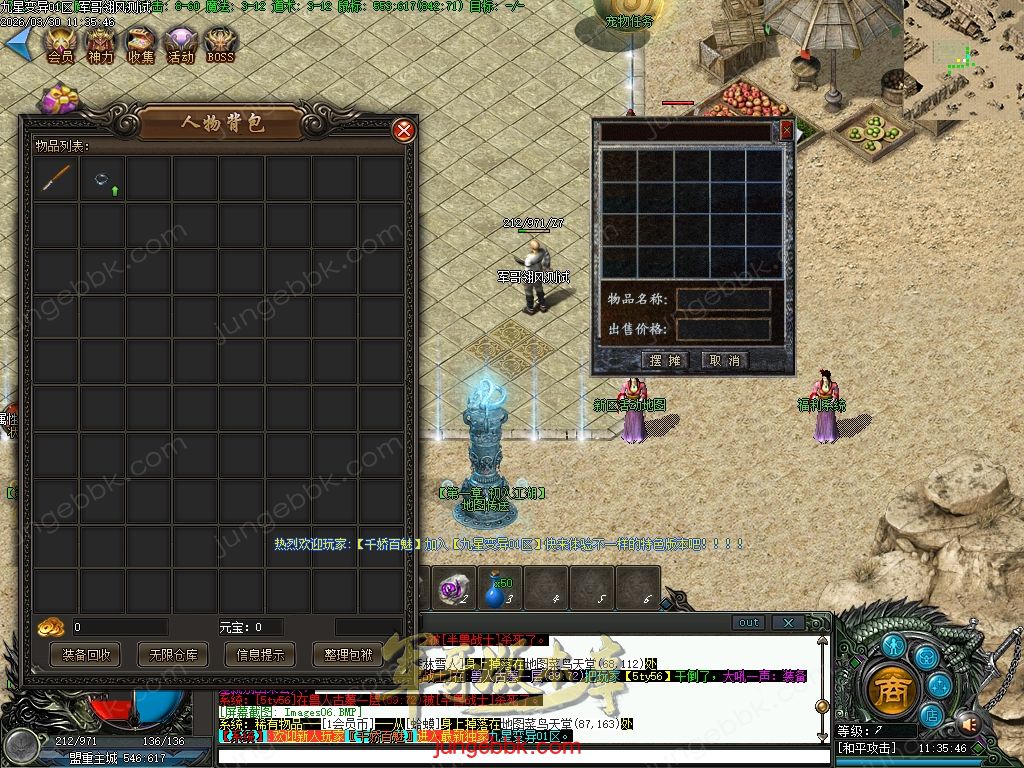Open the 活动 events menu

(181, 44)
